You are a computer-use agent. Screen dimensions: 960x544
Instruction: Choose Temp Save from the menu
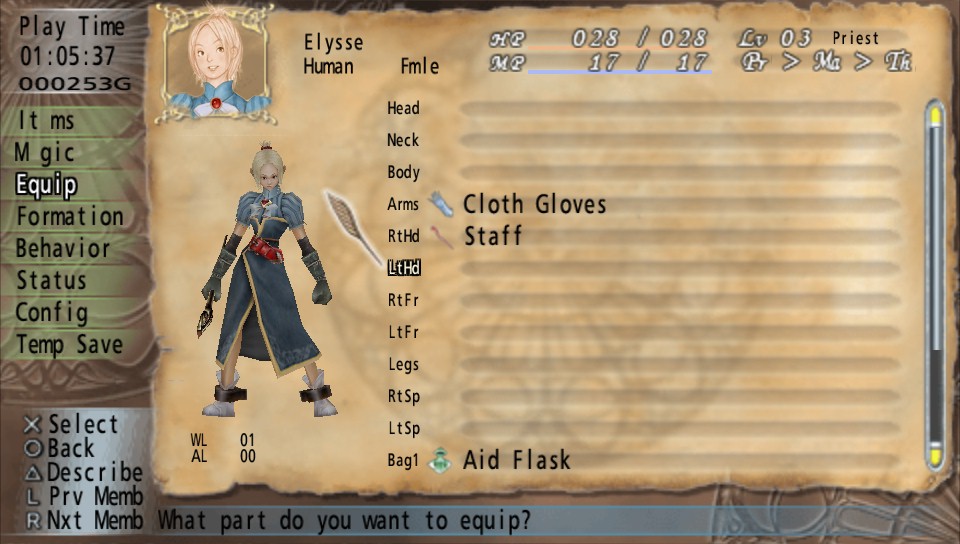coord(69,345)
